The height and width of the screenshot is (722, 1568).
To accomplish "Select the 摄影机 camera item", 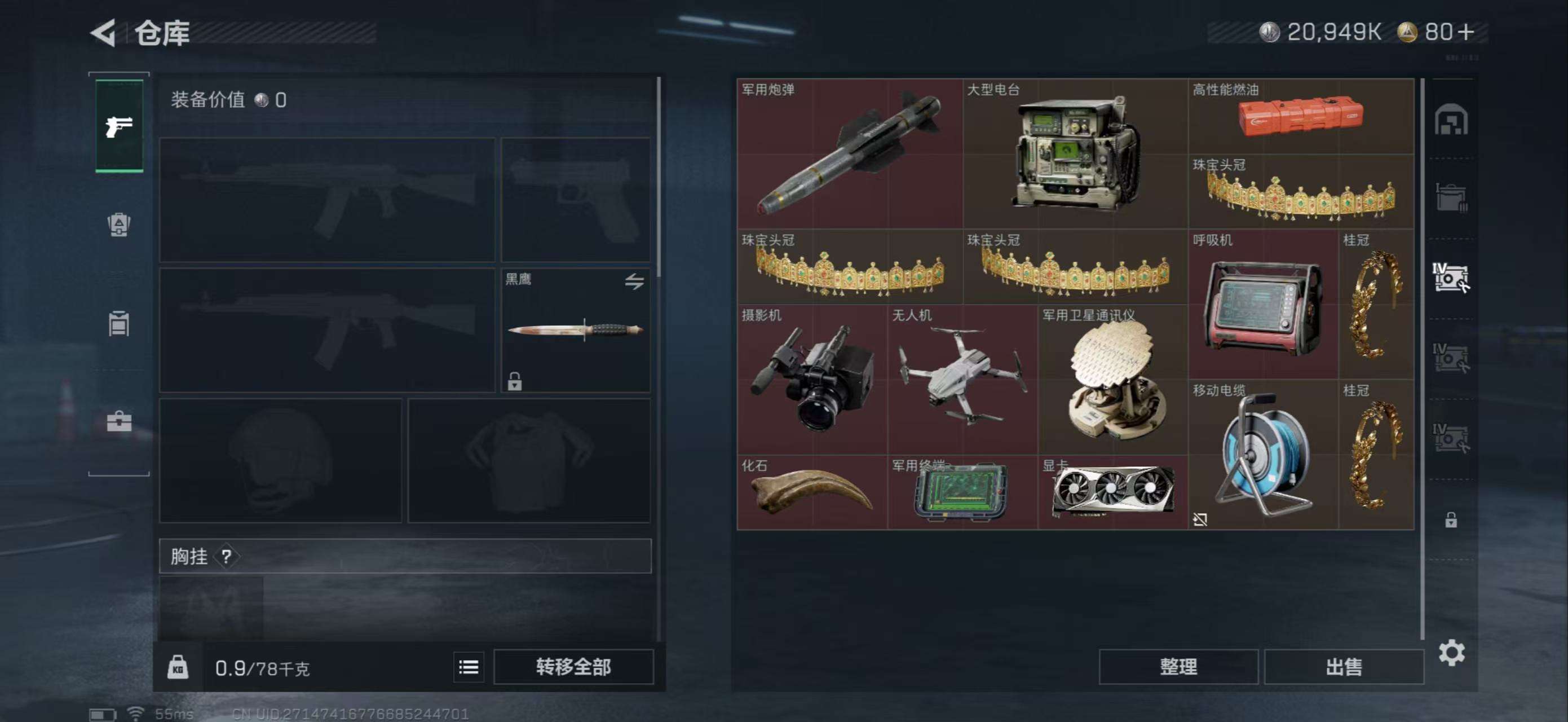I will pyautogui.click(x=812, y=379).
